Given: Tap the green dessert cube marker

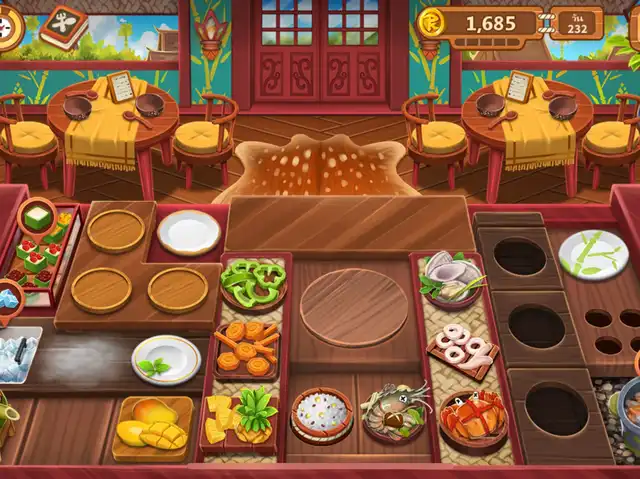Looking at the screenshot, I should tap(37, 216).
